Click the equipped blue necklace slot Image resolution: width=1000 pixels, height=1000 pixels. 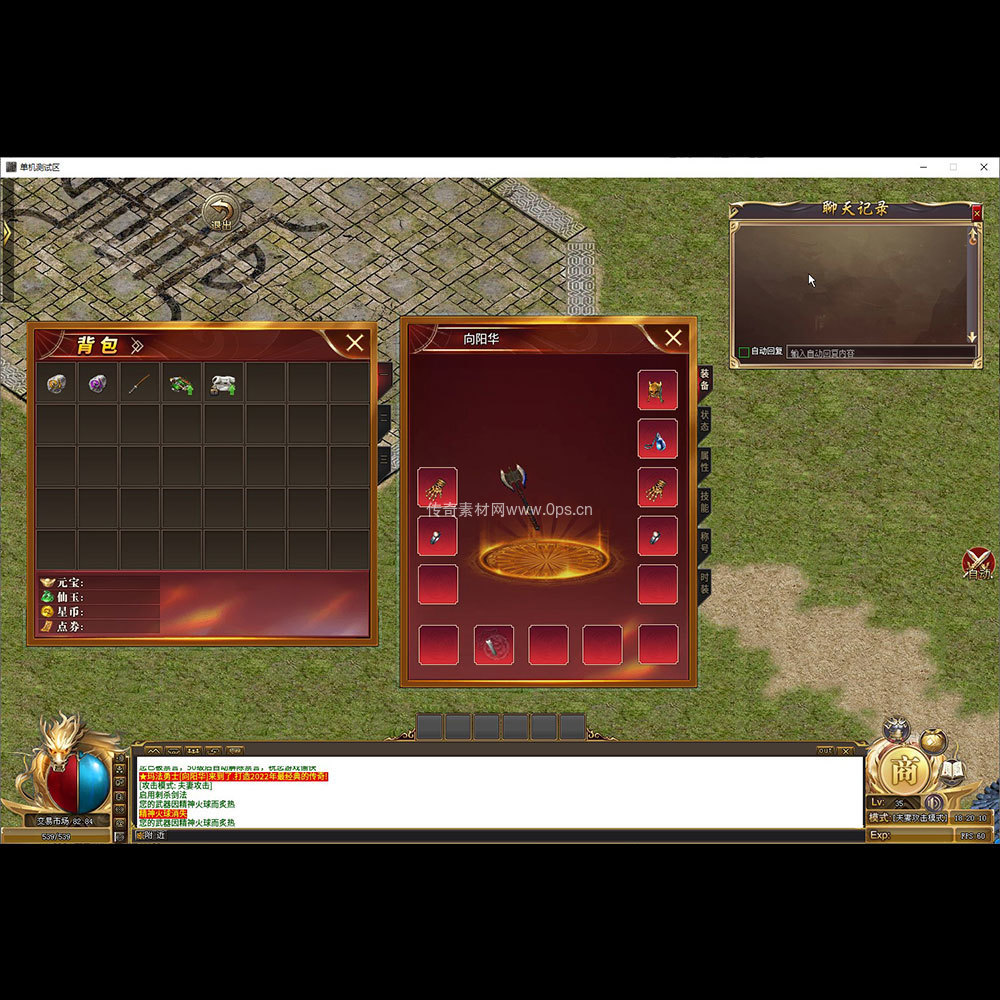(657, 439)
